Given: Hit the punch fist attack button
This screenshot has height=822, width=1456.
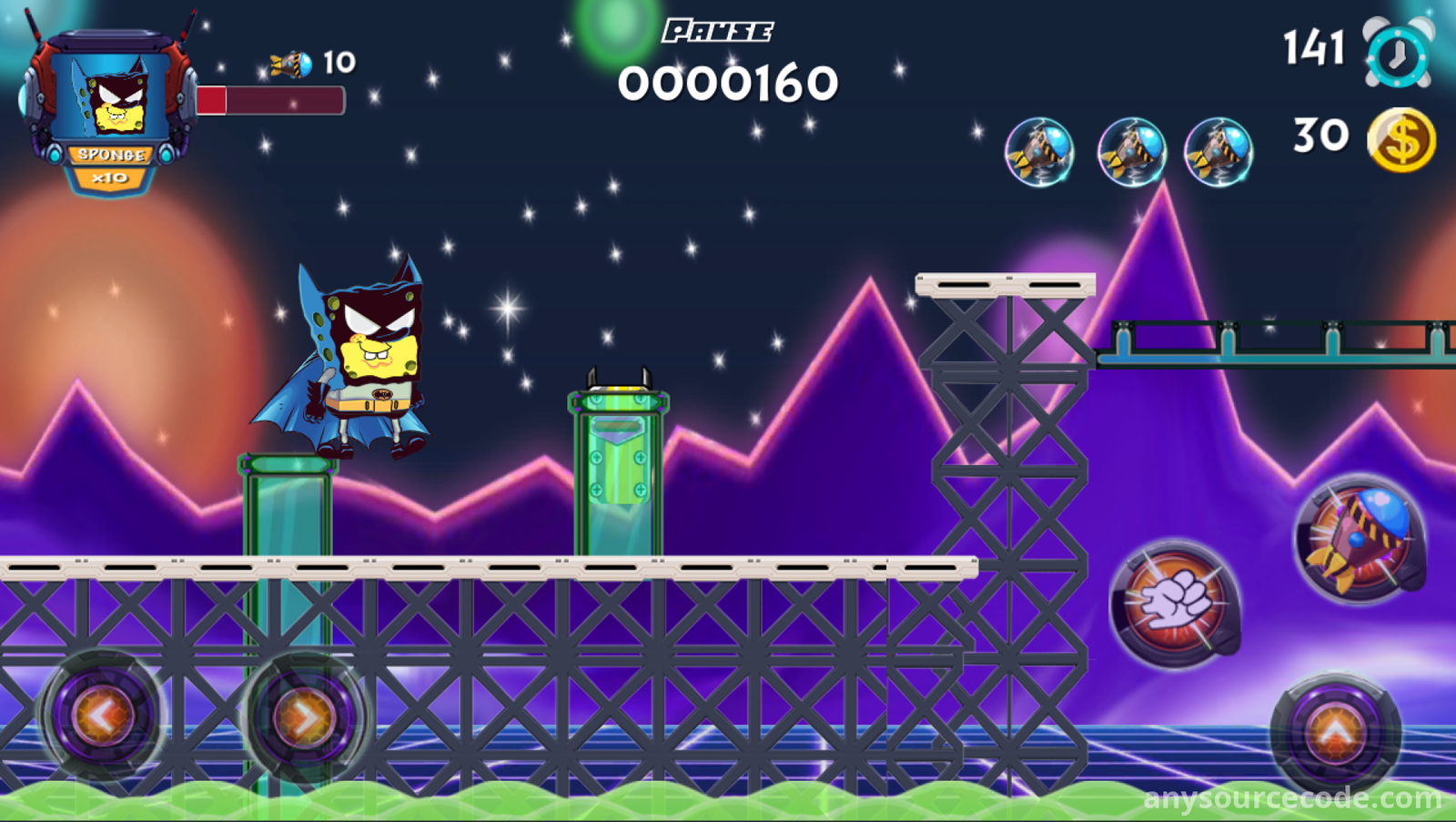Looking at the screenshot, I should point(1175,604).
